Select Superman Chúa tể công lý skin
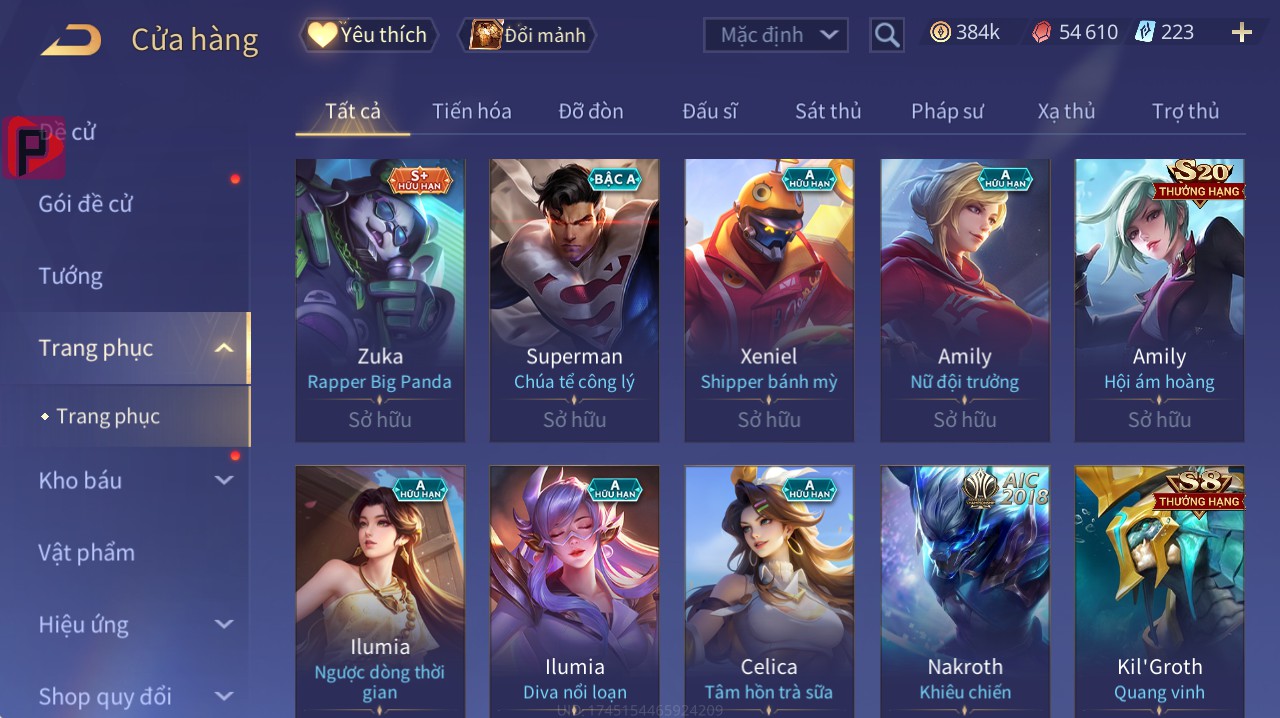The height and width of the screenshot is (718, 1280). tap(574, 300)
